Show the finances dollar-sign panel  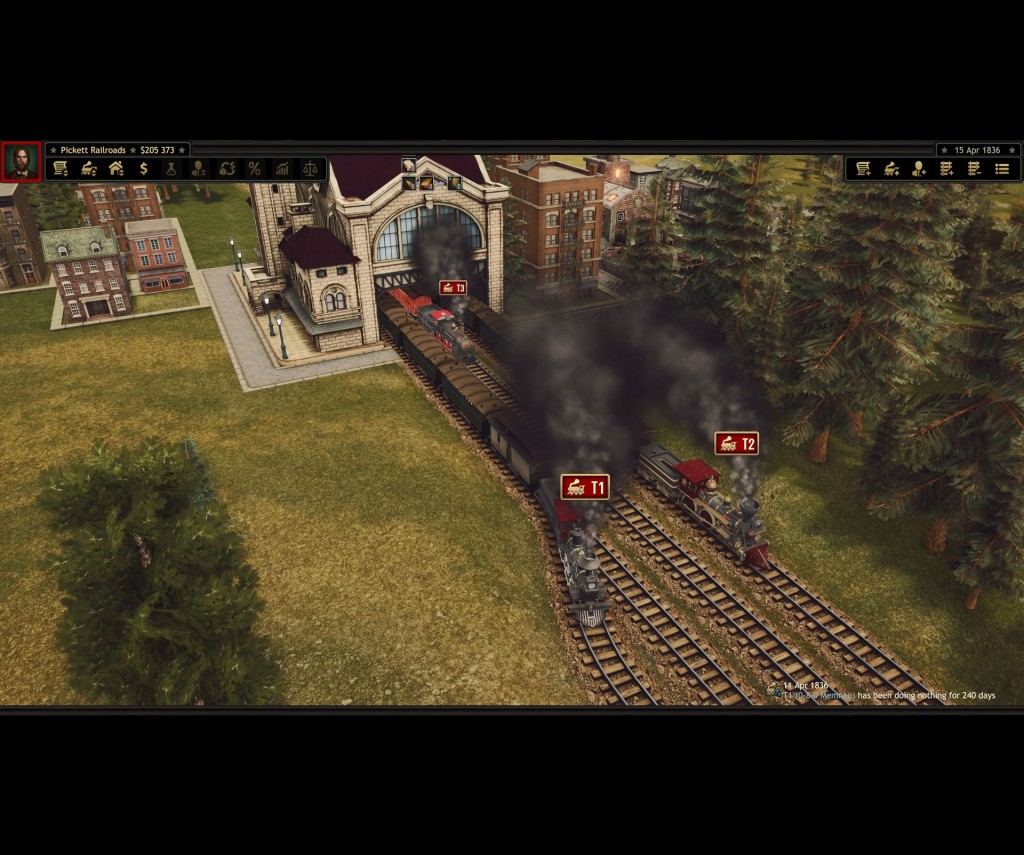point(144,169)
